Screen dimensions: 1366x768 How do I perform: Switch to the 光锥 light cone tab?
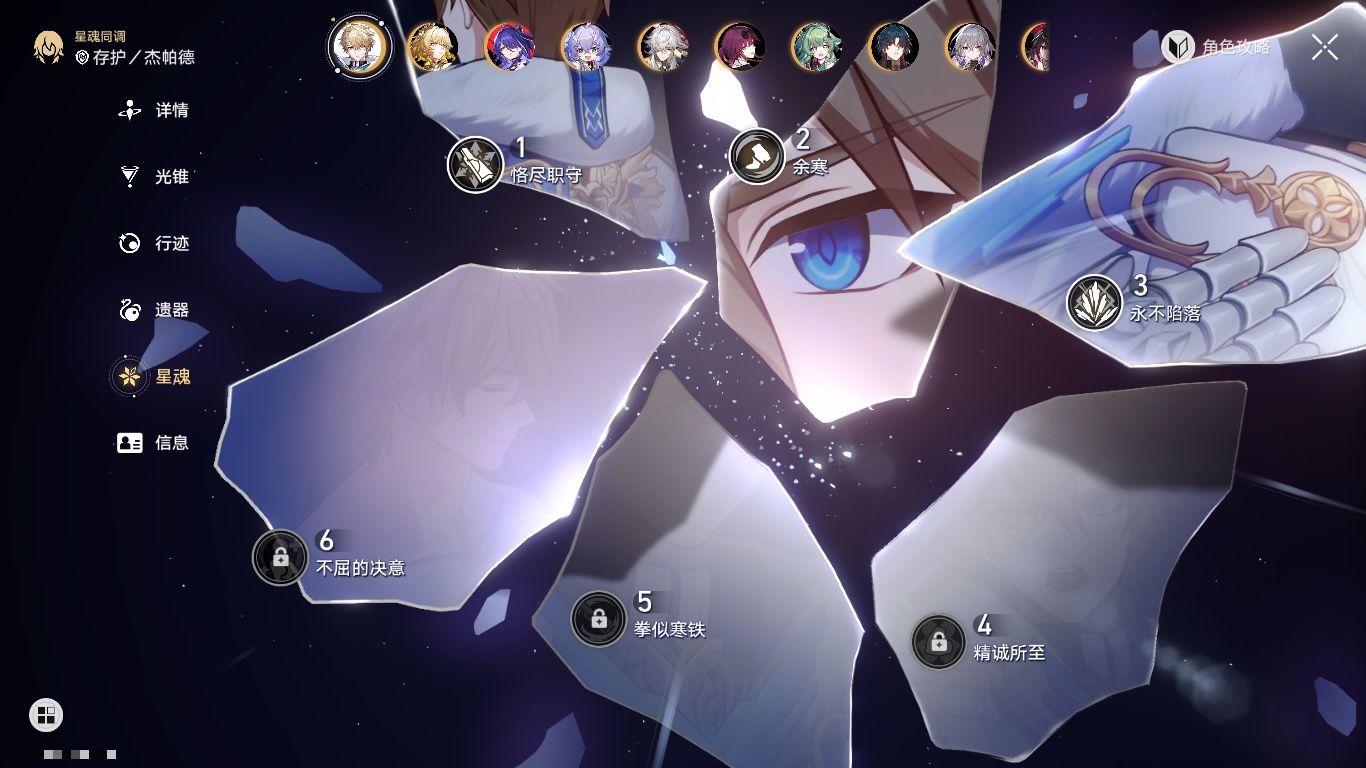tap(155, 177)
